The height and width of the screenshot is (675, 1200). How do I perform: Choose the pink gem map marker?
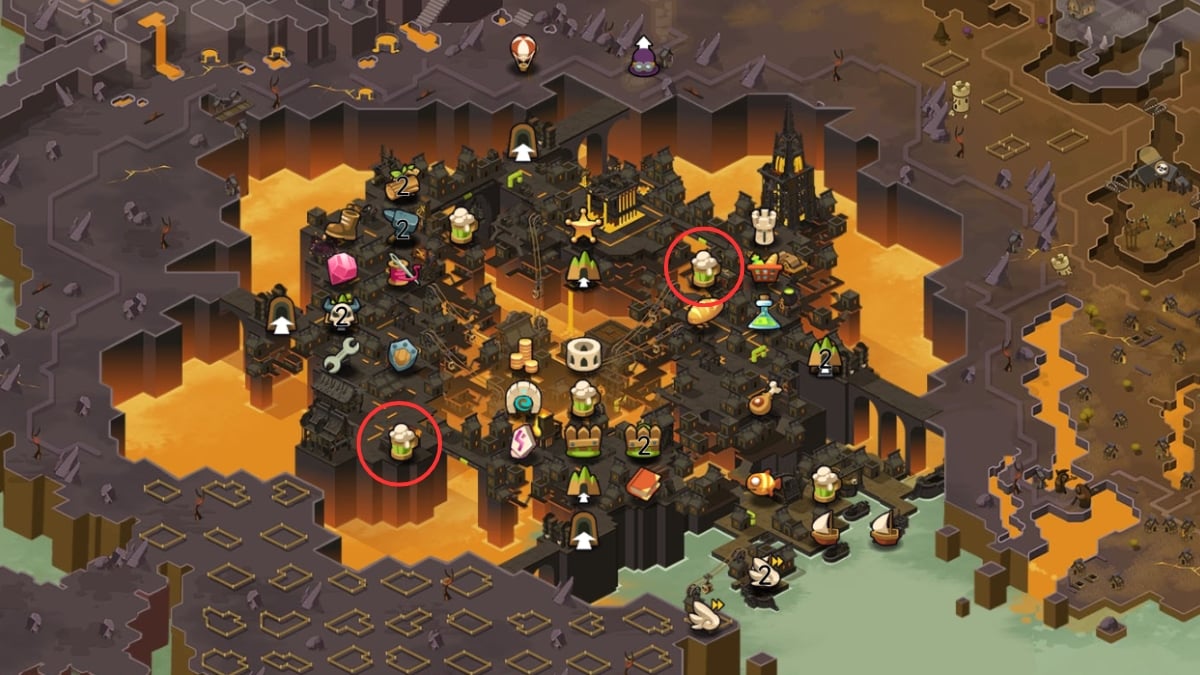(x=341, y=268)
